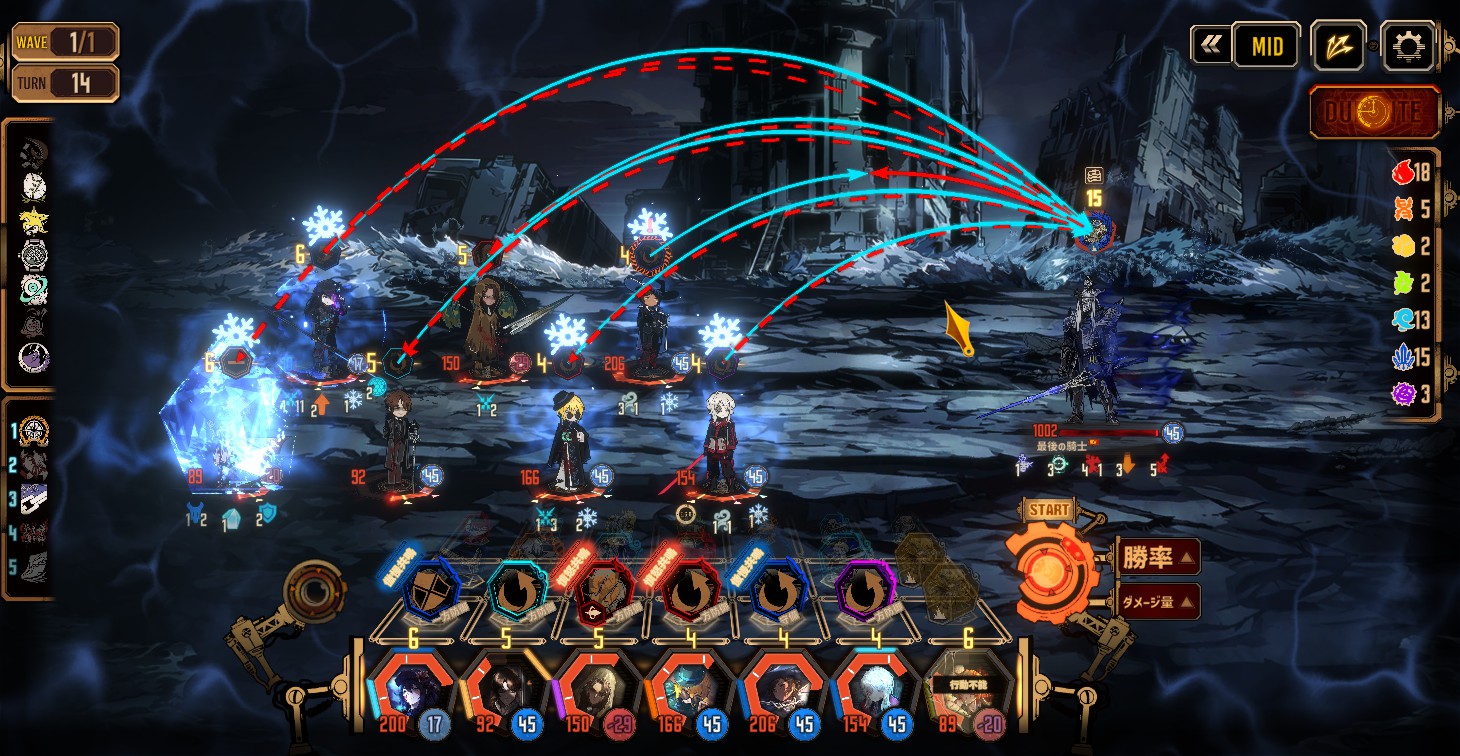Open the gear settings menu
The image size is (1460, 756).
pyautogui.click(x=1408, y=46)
